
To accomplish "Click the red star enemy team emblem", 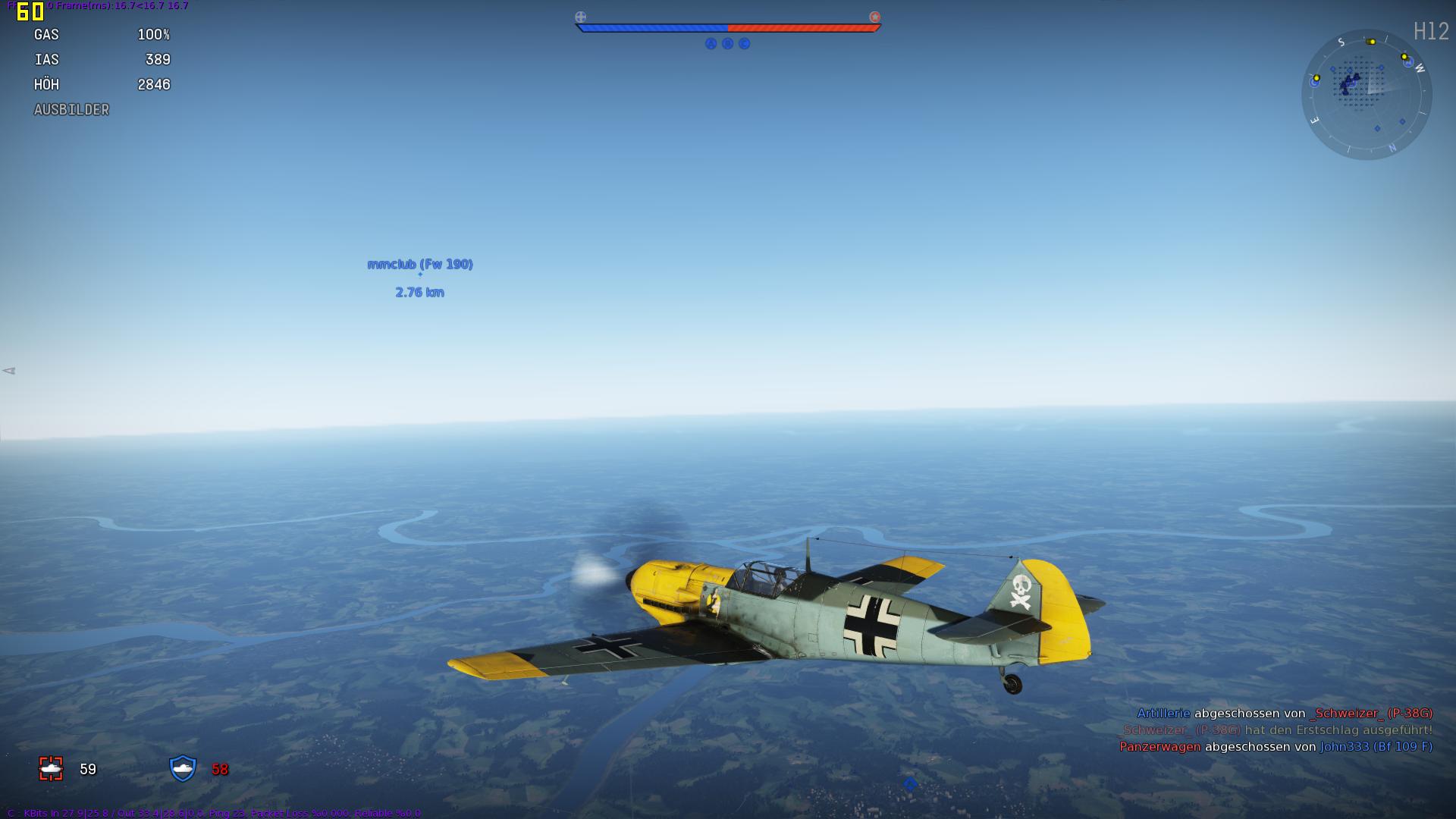I will click(x=874, y=17).
